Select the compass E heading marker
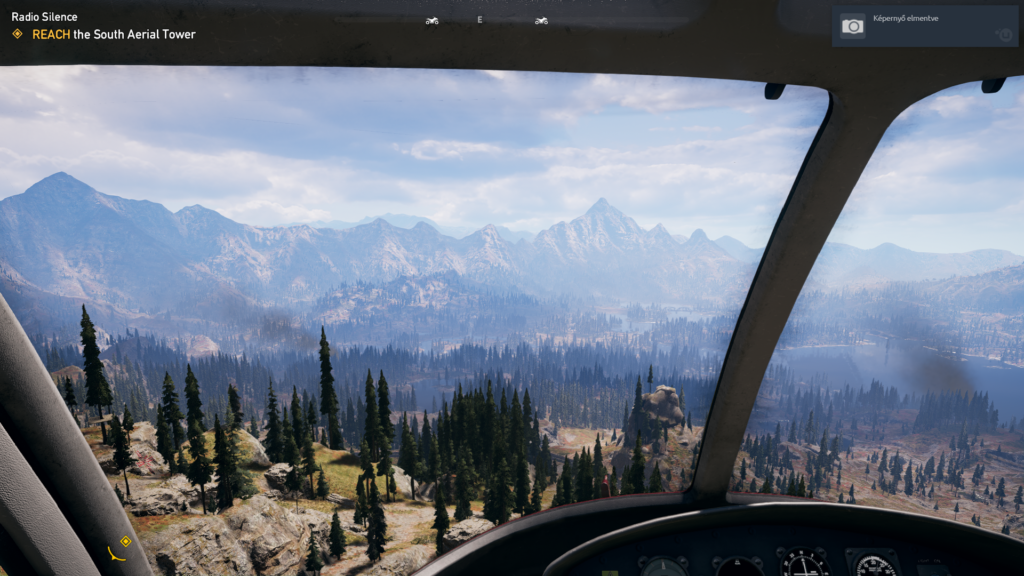Image resolution: width=1024 pixels, height=576 pixels. coord(480,20)
